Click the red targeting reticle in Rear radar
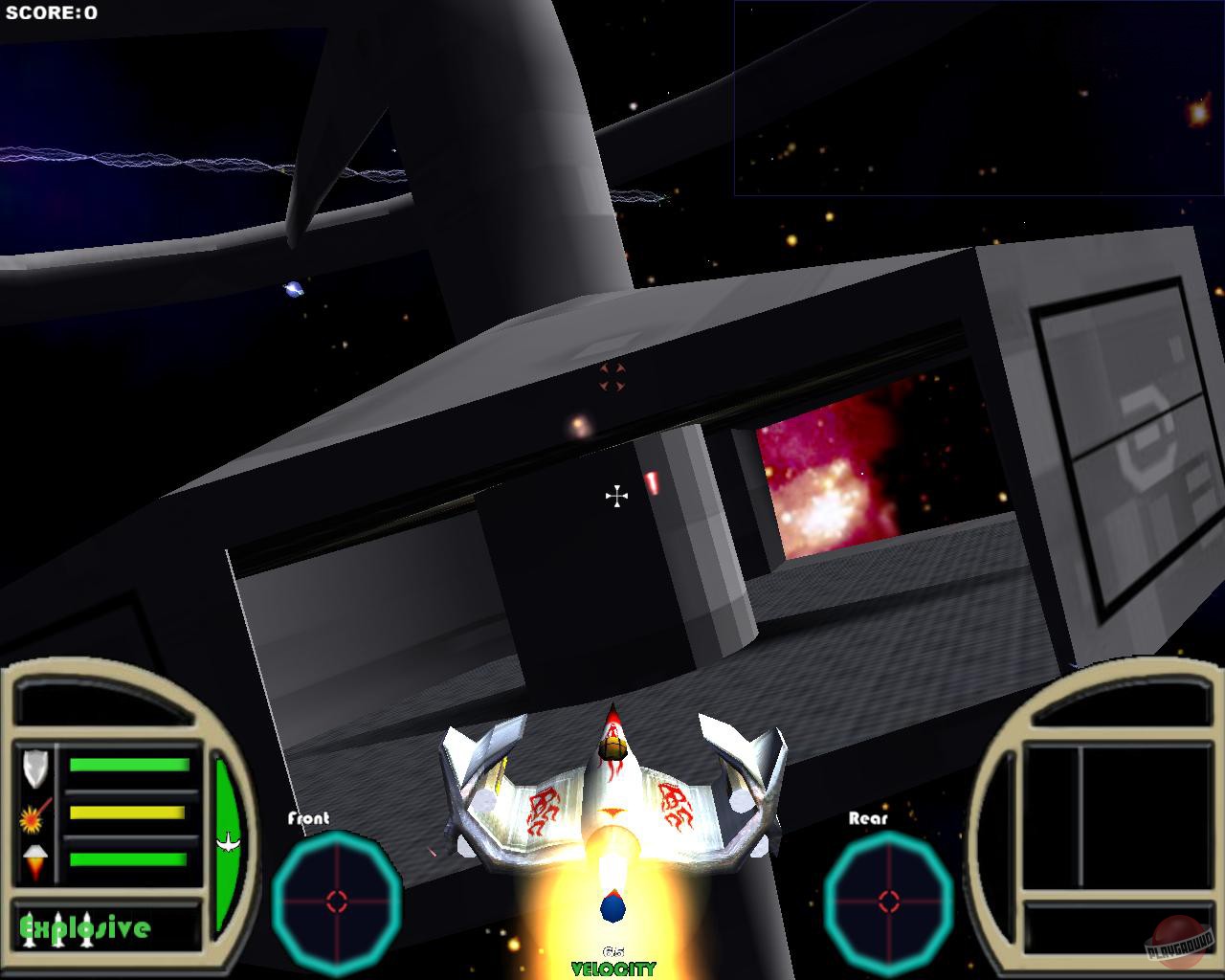The width and height of the screenshot is (1225, 980). 889,899
